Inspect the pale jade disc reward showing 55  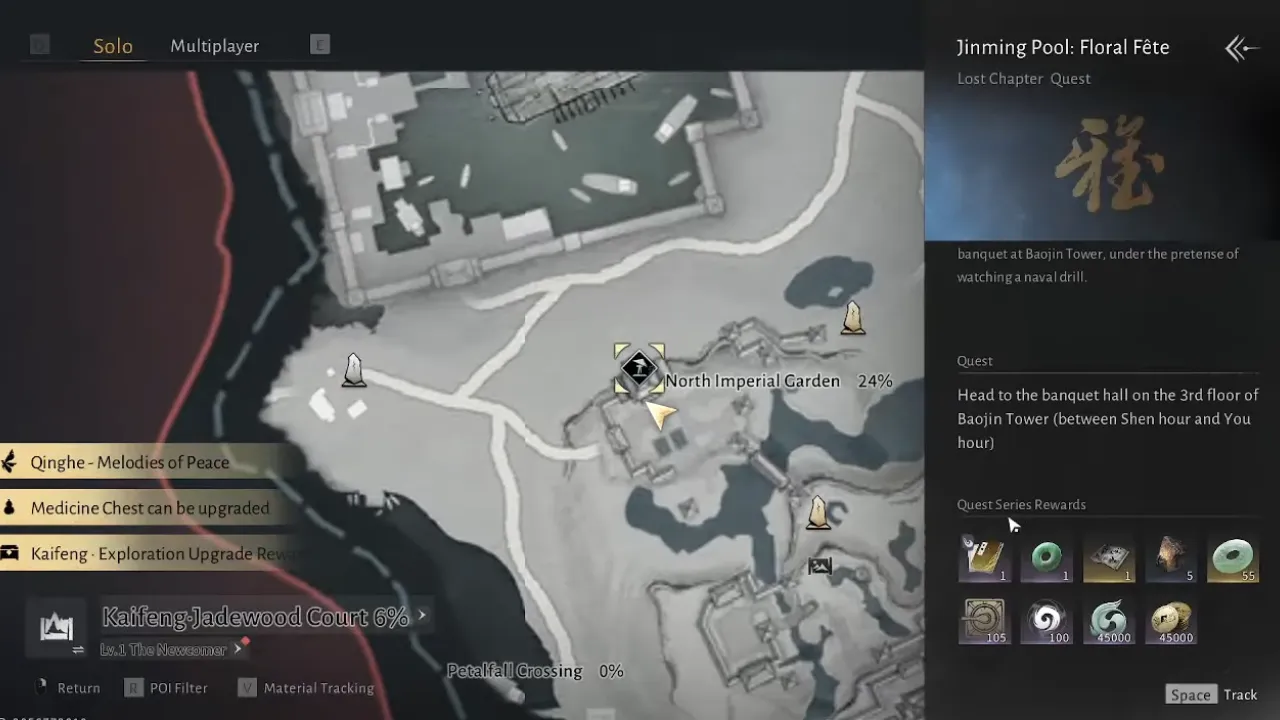[1233, 558]
